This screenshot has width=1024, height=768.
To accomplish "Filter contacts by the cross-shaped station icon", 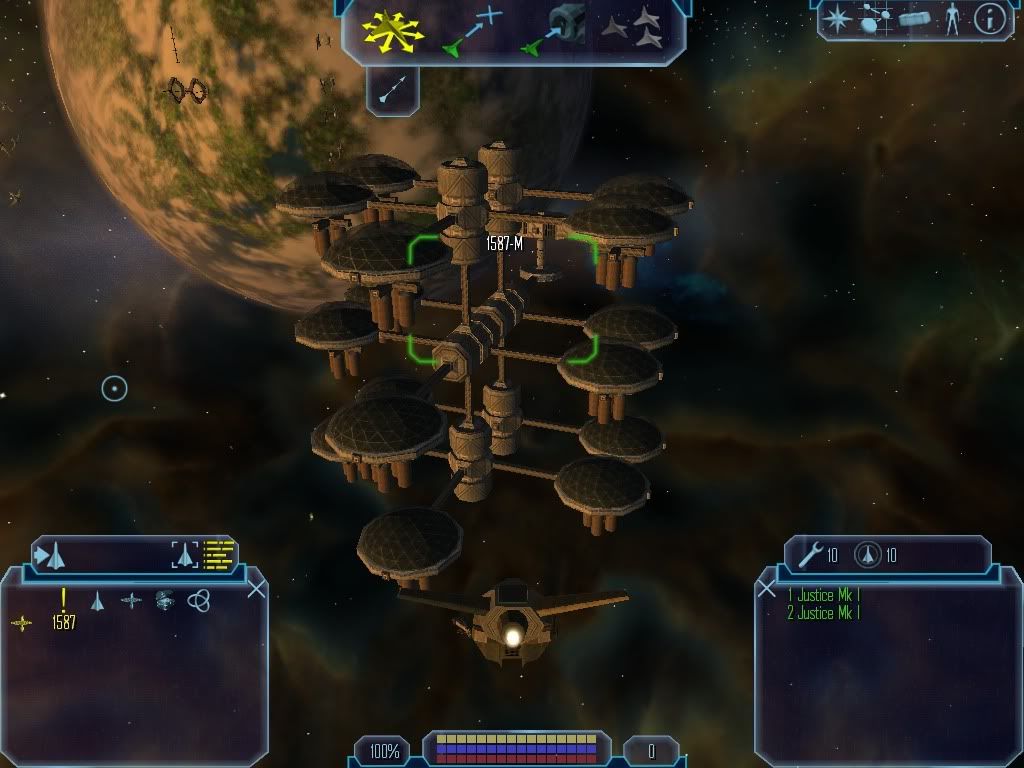I will 131,600.
